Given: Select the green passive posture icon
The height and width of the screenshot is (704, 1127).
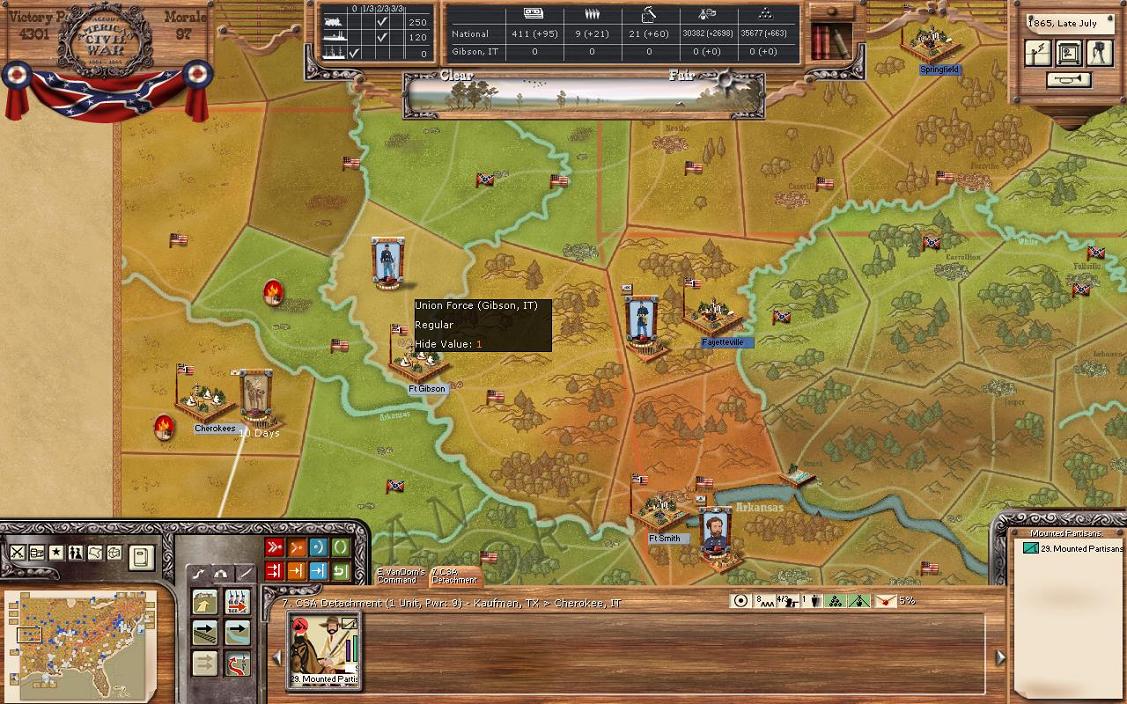Looking at the screenshot, I should [340, 547].
